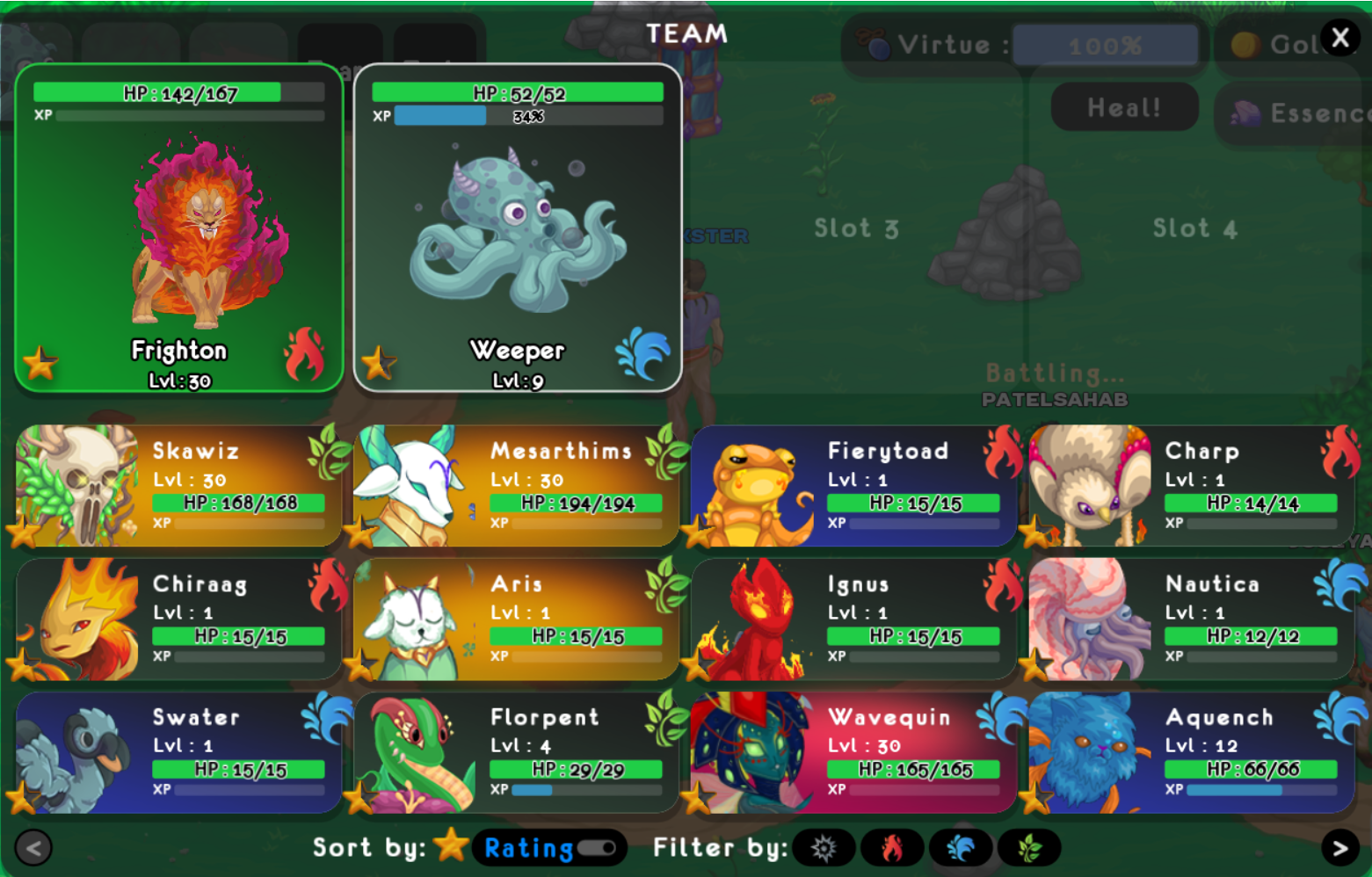The height and width of the screenshot is (877, 1372).
Task: Toggle the star on Mesarthims' card
Action: [x=360, y=530]
